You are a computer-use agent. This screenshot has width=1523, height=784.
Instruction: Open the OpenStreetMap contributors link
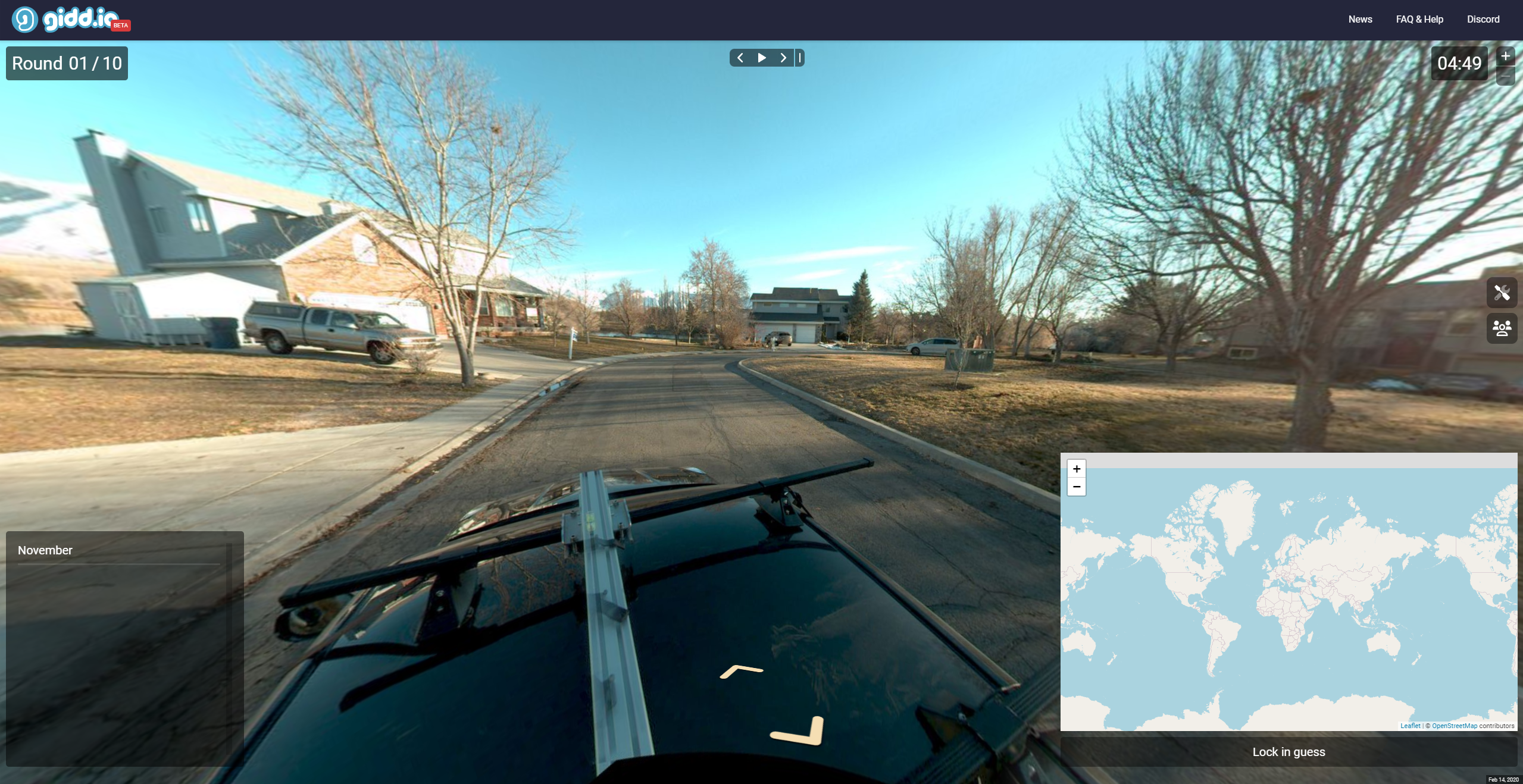pos(1454,726)
